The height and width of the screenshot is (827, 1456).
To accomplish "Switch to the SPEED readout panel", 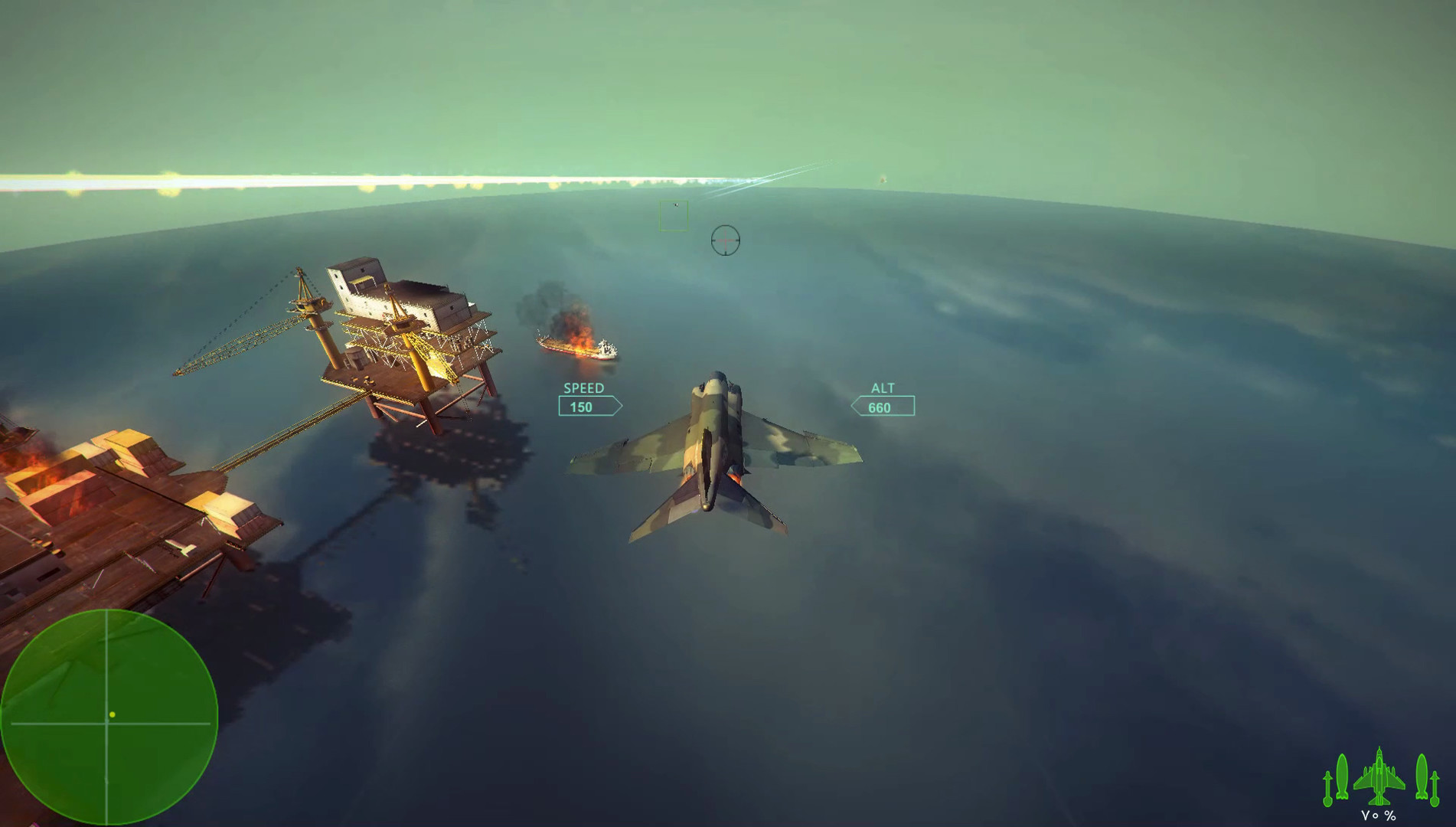I will 583,388.
